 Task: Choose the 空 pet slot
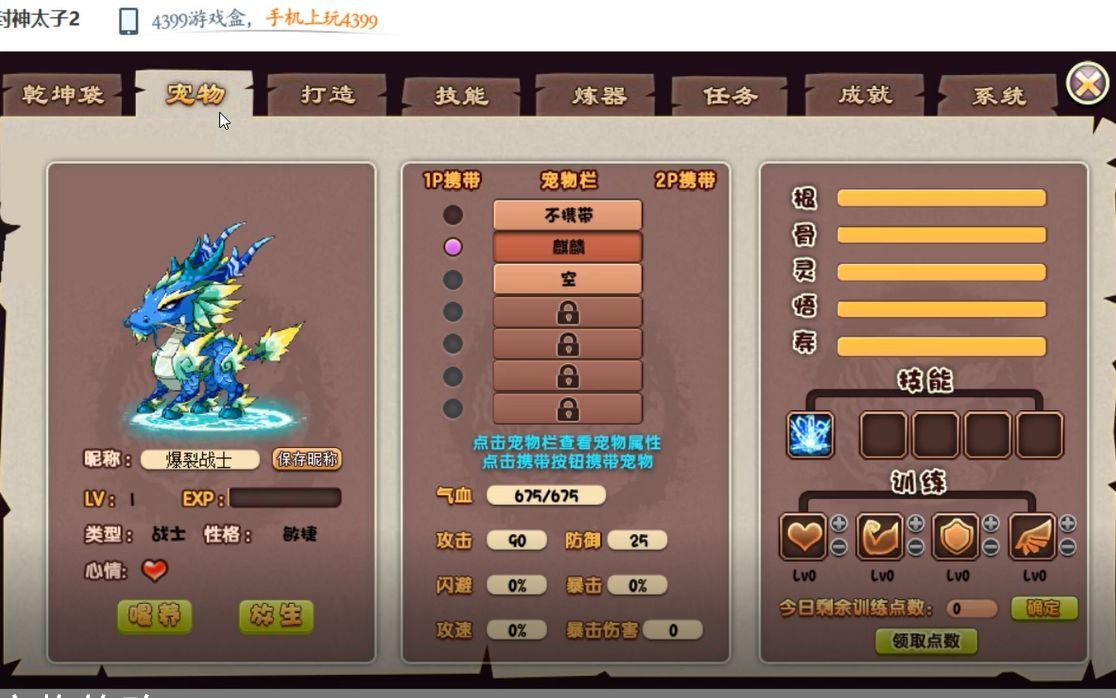pyautogui.click(x=567, y=279)
